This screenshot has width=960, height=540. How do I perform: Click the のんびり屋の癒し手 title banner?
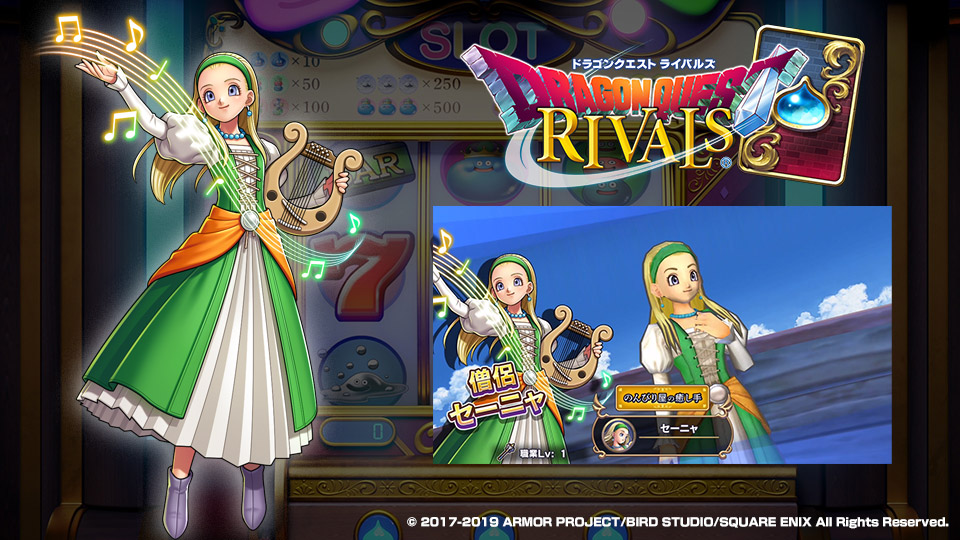coord(662,395)
